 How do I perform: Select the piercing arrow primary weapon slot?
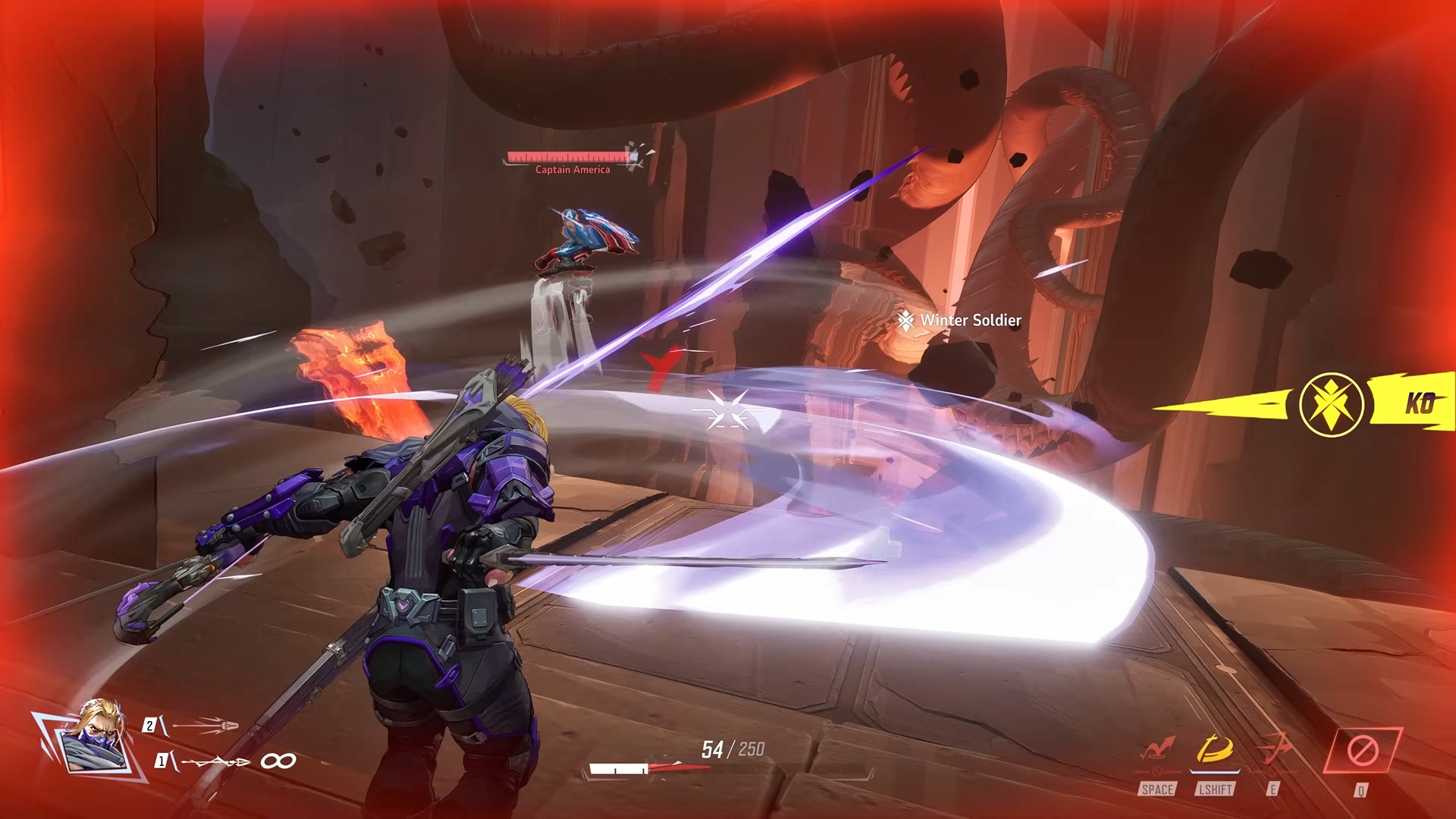tap(216, 761)
